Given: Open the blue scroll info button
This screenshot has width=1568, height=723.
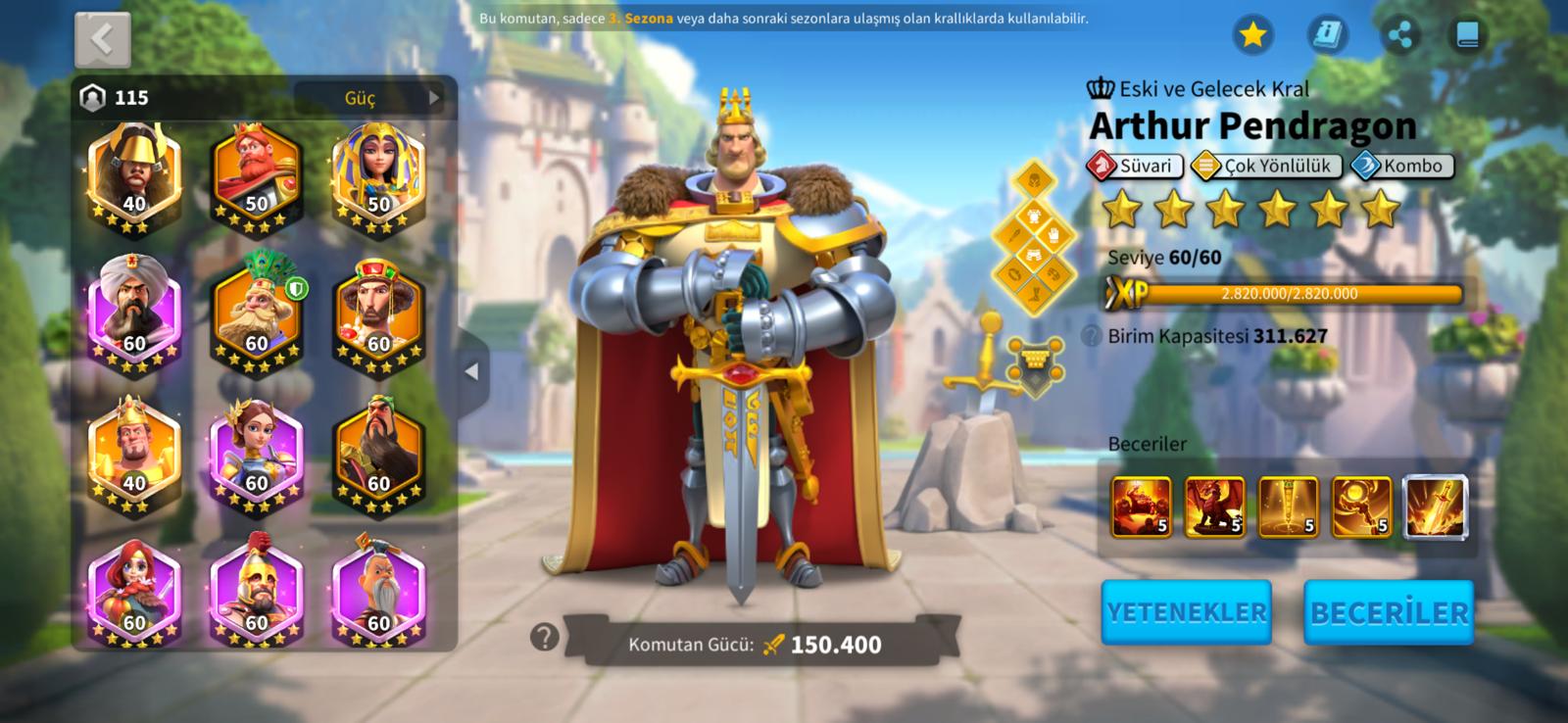Looking at the screenshot, I should coord(1327,35).
